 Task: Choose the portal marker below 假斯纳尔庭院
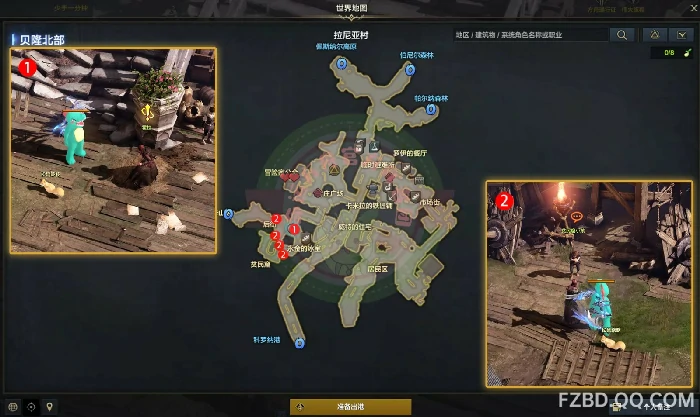point(341,62)
